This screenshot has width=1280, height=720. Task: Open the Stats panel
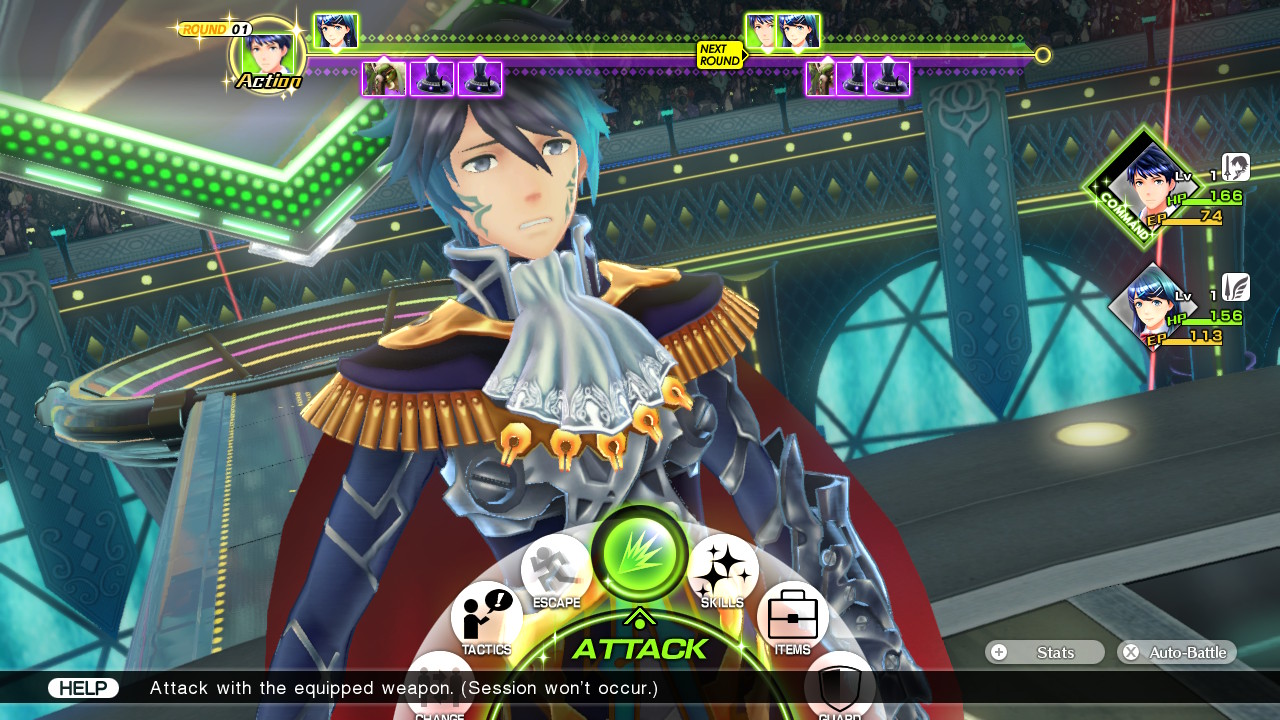coord(1044,652)
